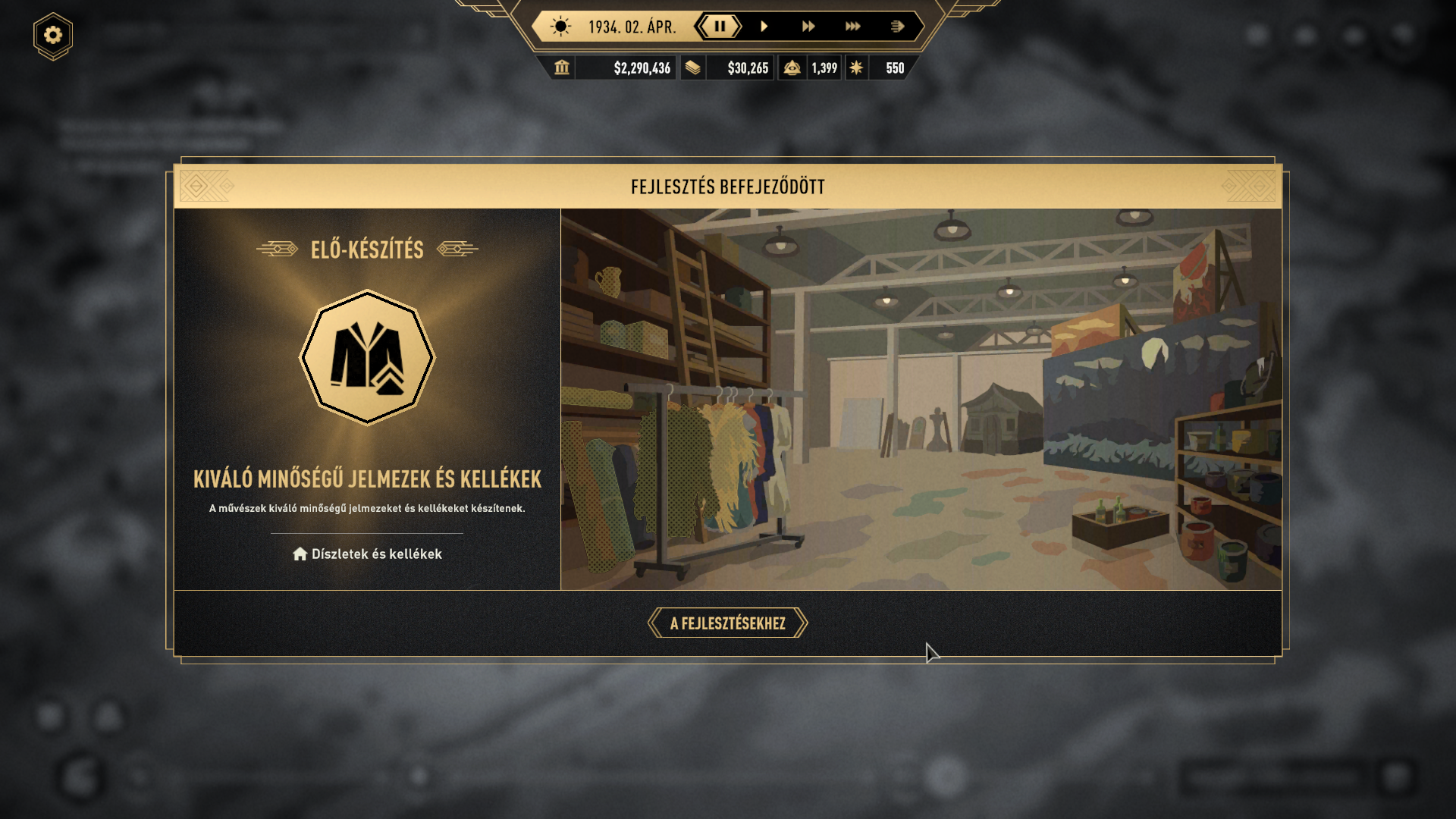
Task: Select the costume upgrade badge icon
Action: (367, 357)
